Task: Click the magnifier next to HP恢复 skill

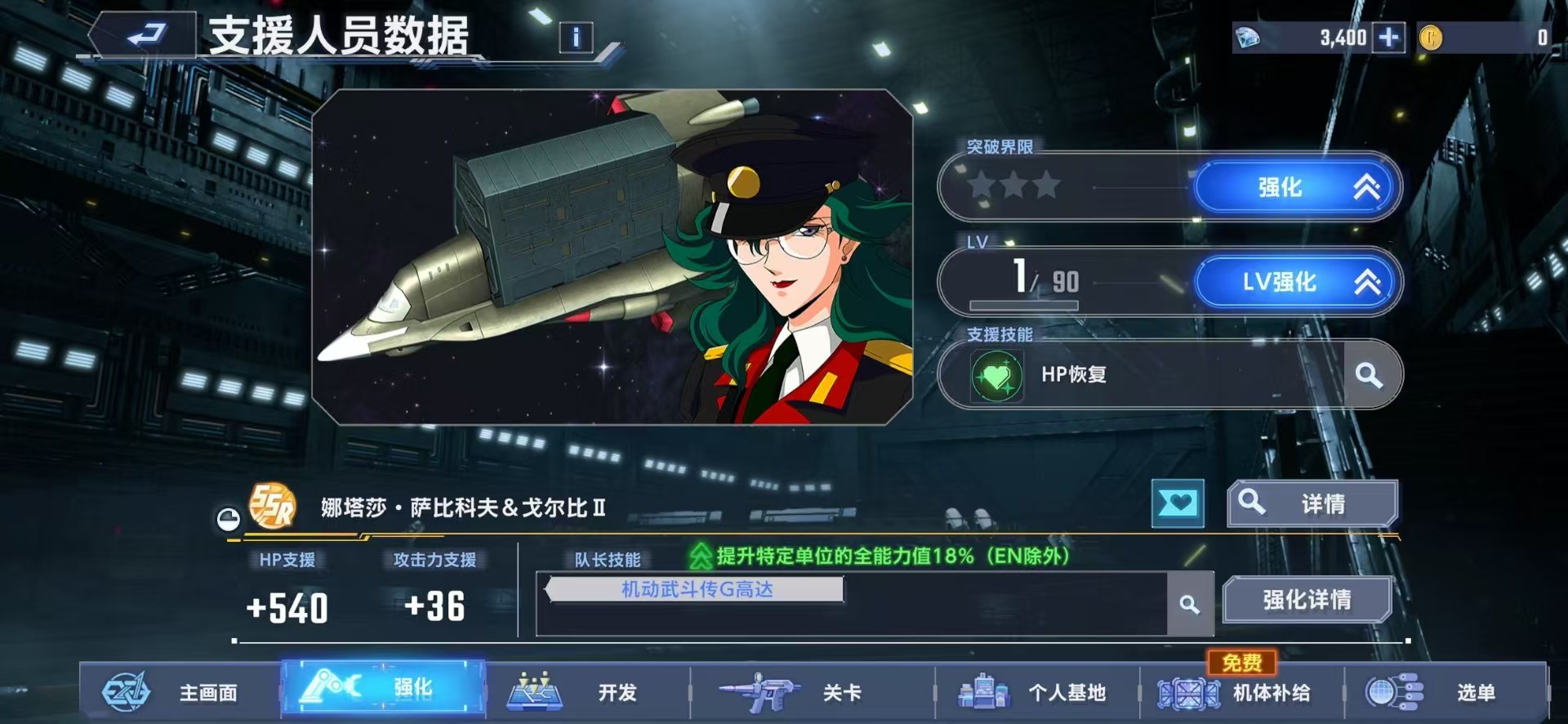Action: (1368, 375)
